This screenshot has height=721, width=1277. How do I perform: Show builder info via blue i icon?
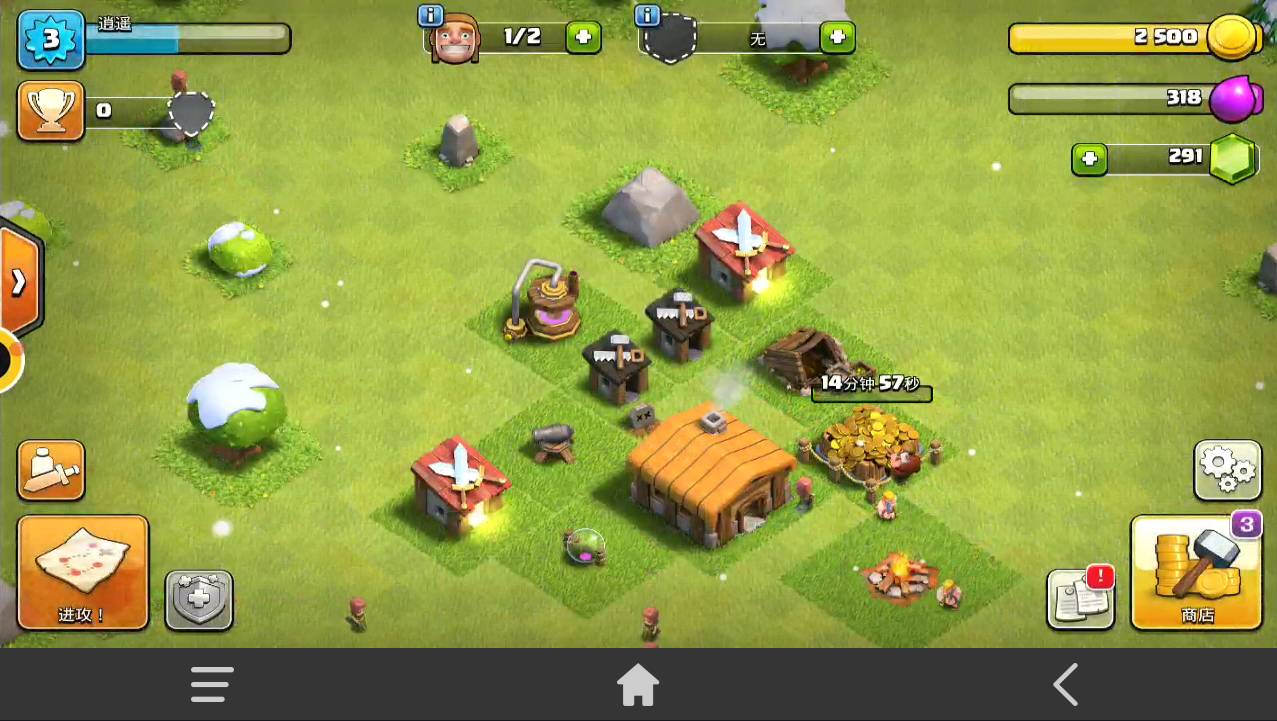[x=430, y=15]
